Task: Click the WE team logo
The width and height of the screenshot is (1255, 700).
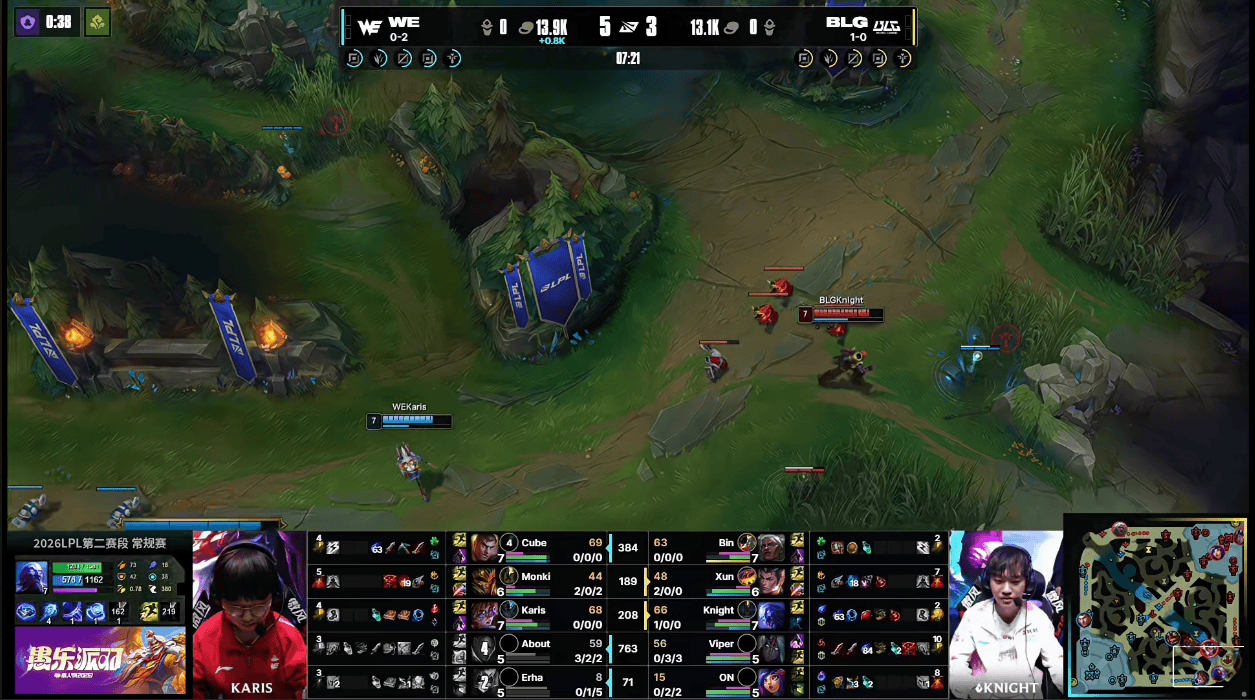Action: [369, 27]
